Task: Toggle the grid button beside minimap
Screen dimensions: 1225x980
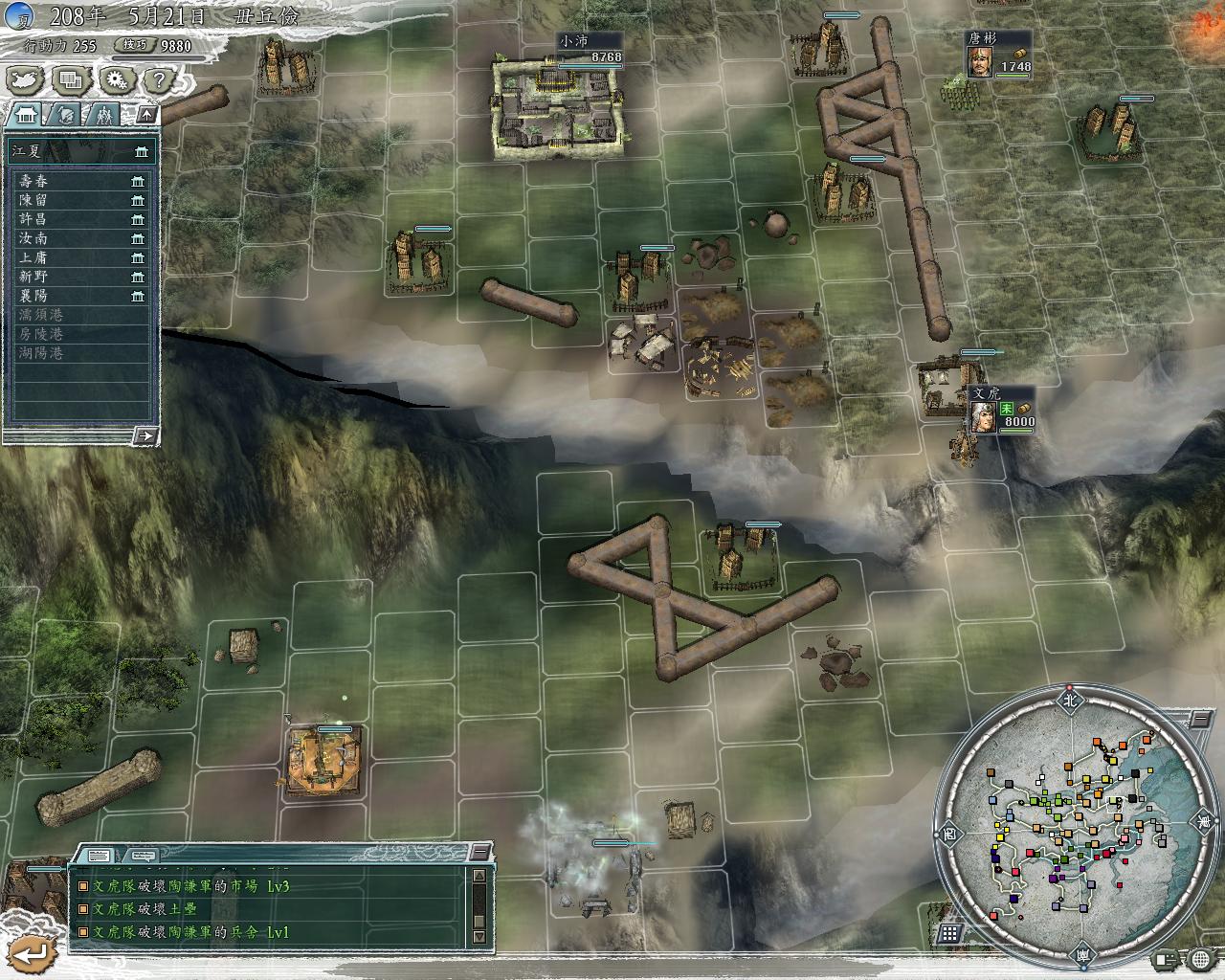Action: point(949,933)
